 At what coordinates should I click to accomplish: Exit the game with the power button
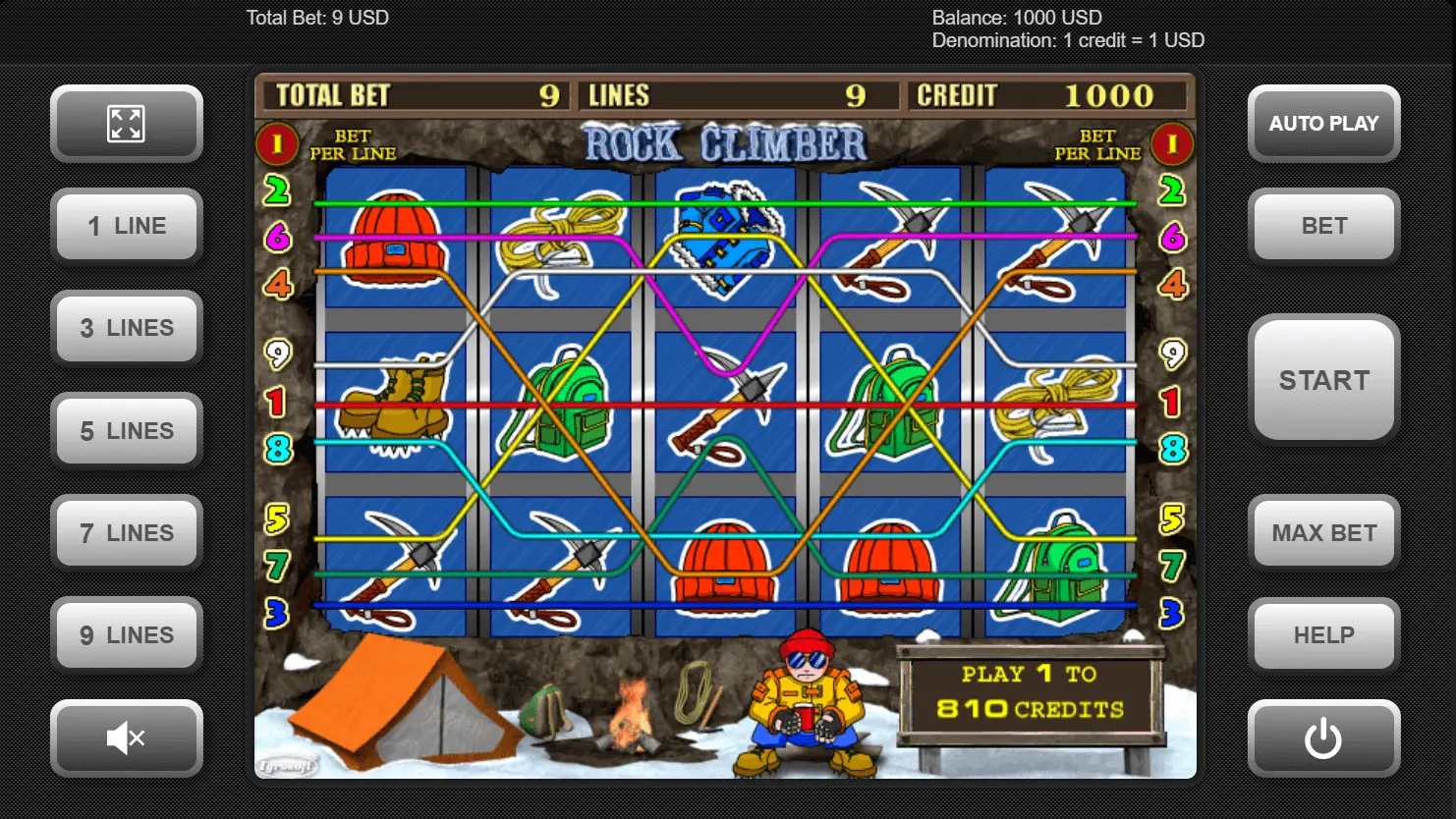(1323, 737)
